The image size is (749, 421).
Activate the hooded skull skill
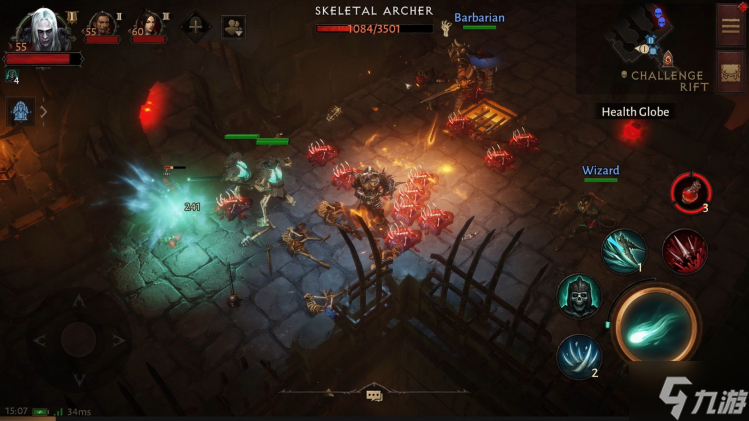click(578, 297)
